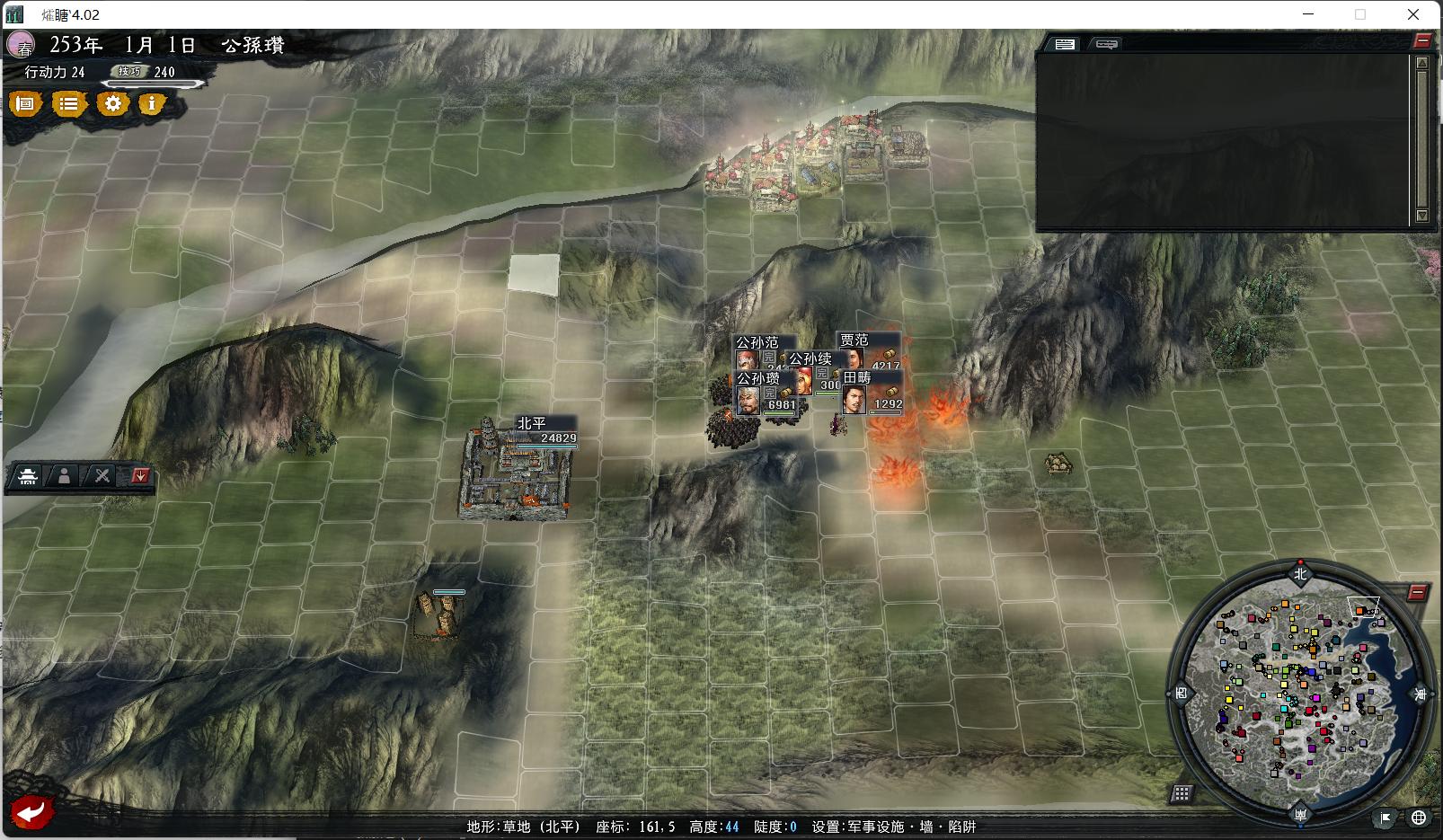Close the game window

(x=1412, y=14)
